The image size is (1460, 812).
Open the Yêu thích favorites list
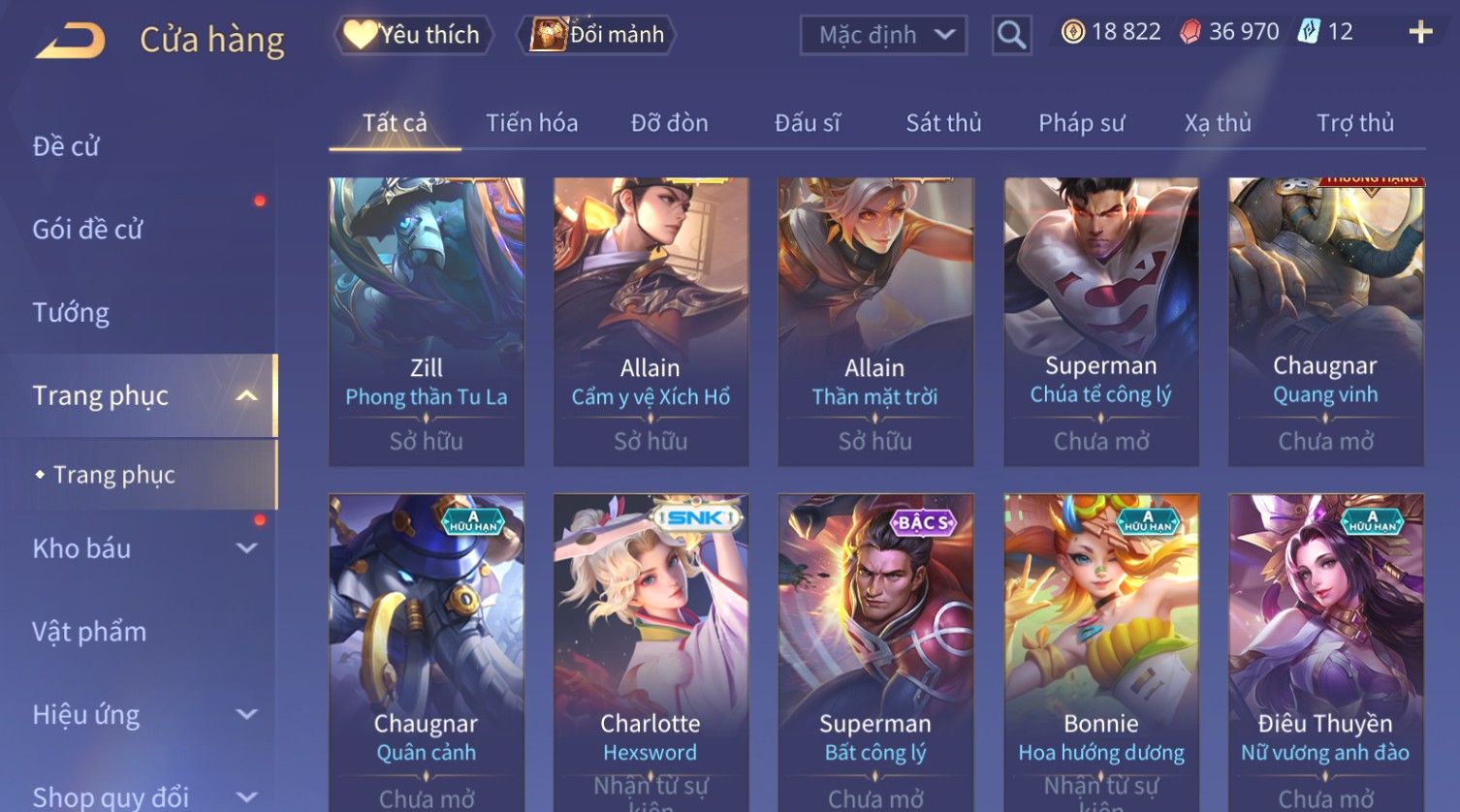point(414,35)
